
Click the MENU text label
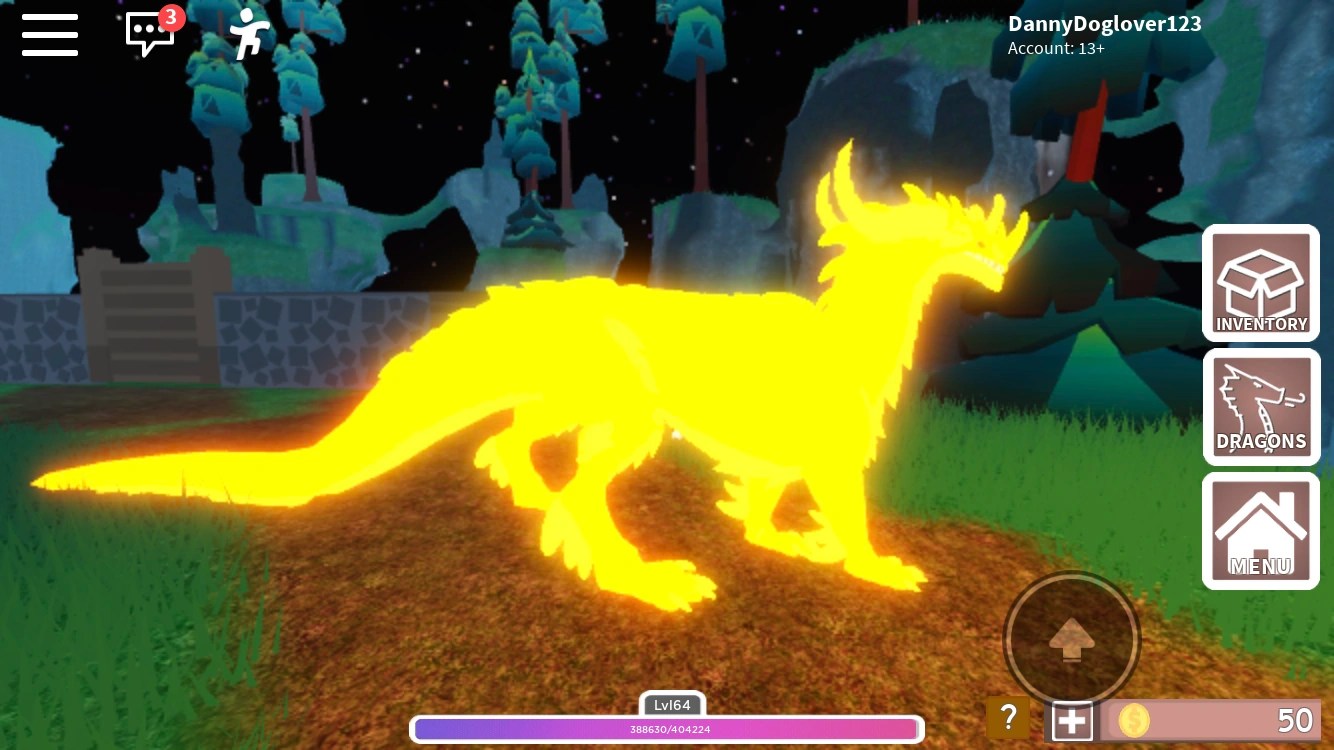click(1261, 566)
